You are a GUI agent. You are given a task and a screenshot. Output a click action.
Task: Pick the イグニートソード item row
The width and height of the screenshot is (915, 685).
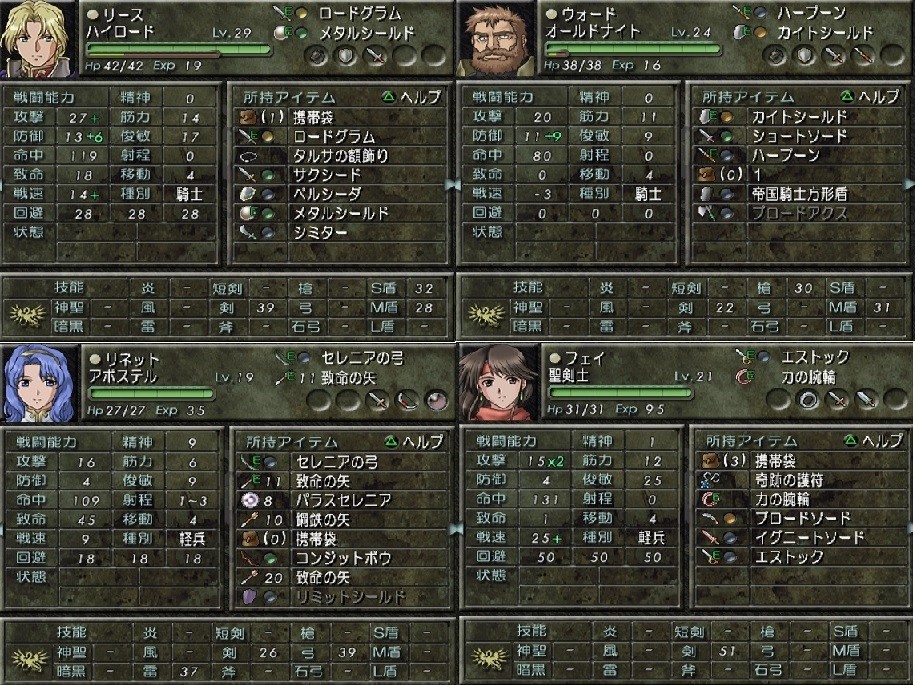(x=808, y=537)
